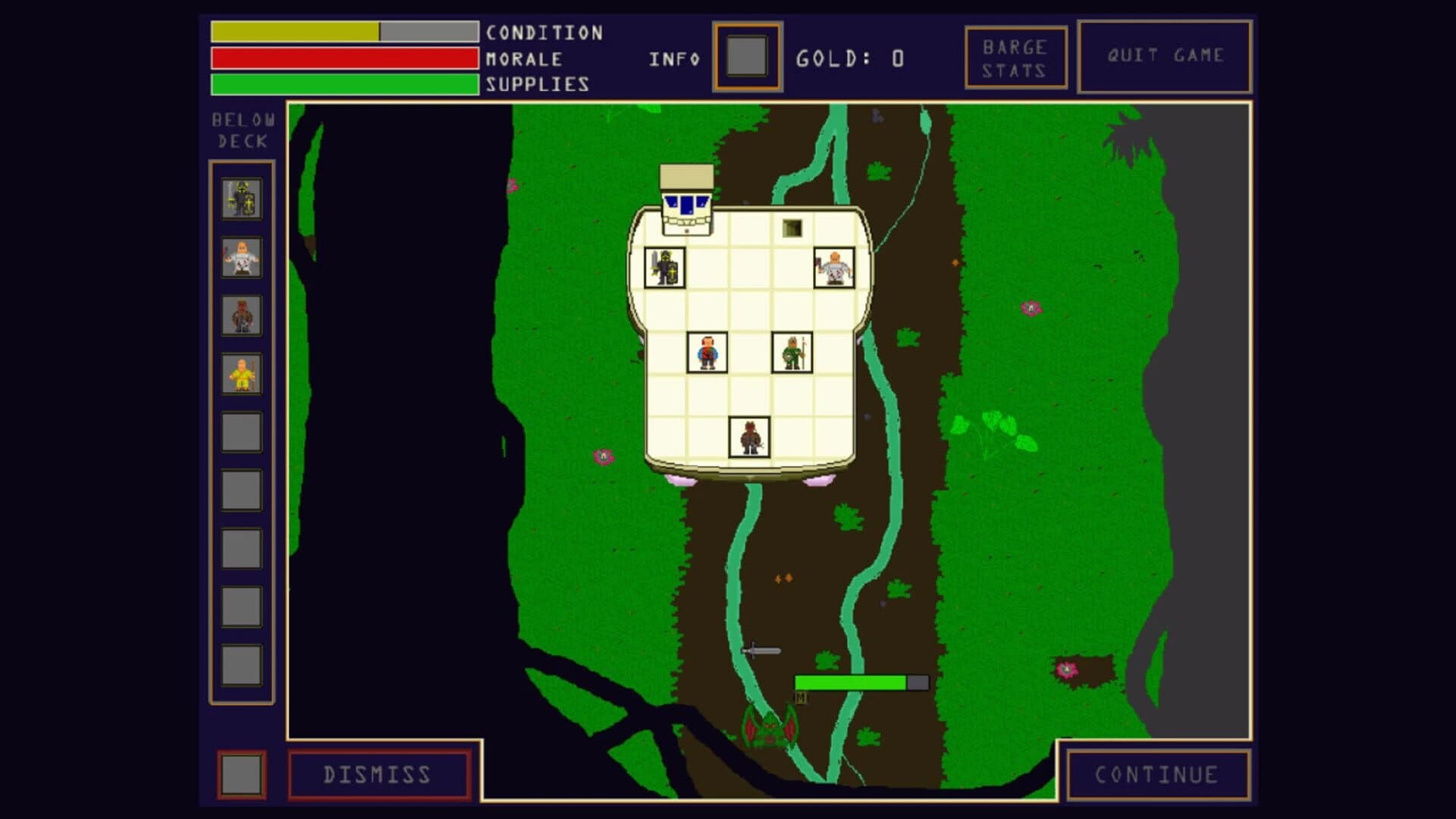Select the bloody butcher portrait in Below Deck

point(241,258)
